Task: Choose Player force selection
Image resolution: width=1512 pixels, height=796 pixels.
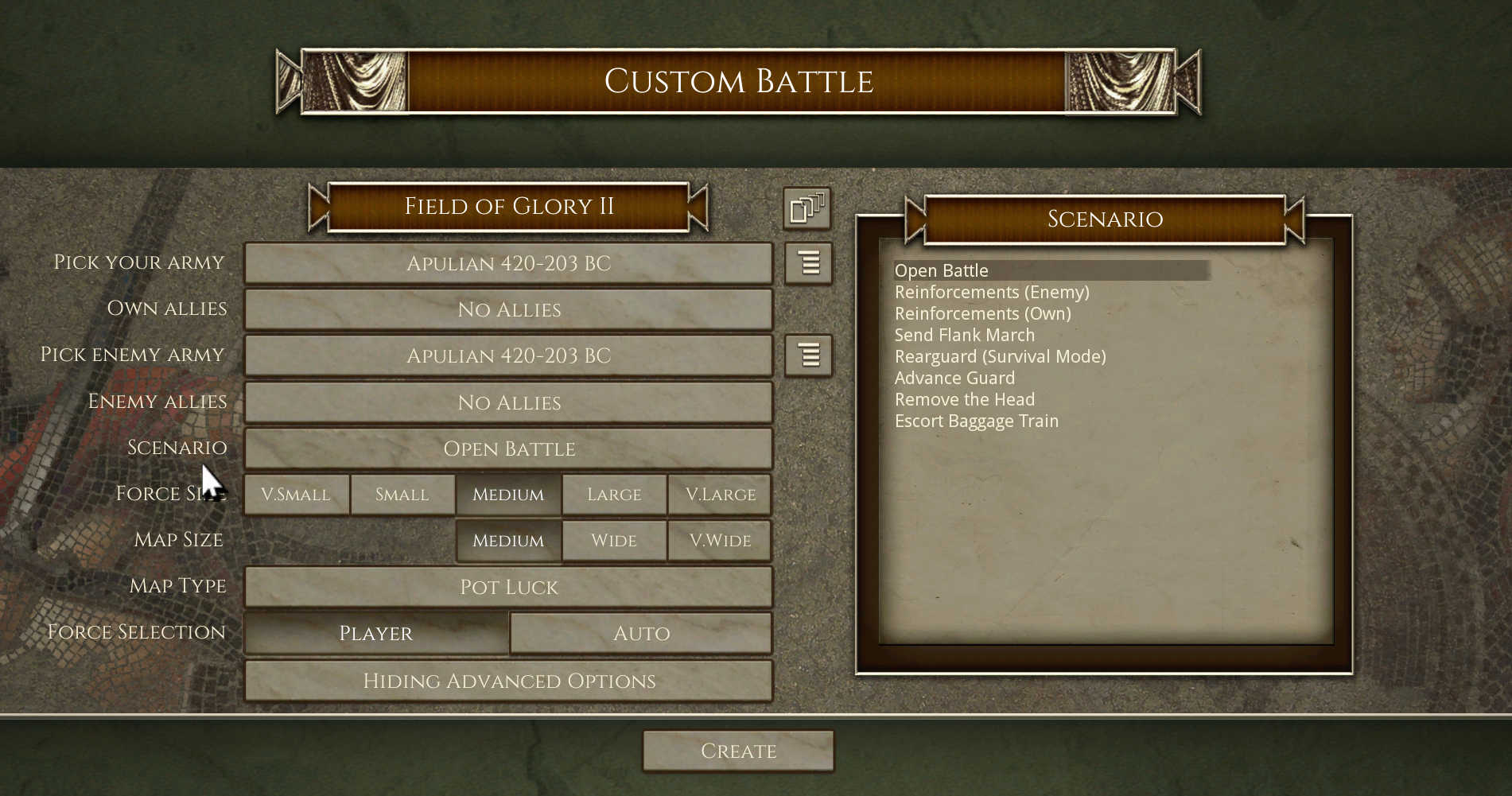Action: (x=376, y=633)
